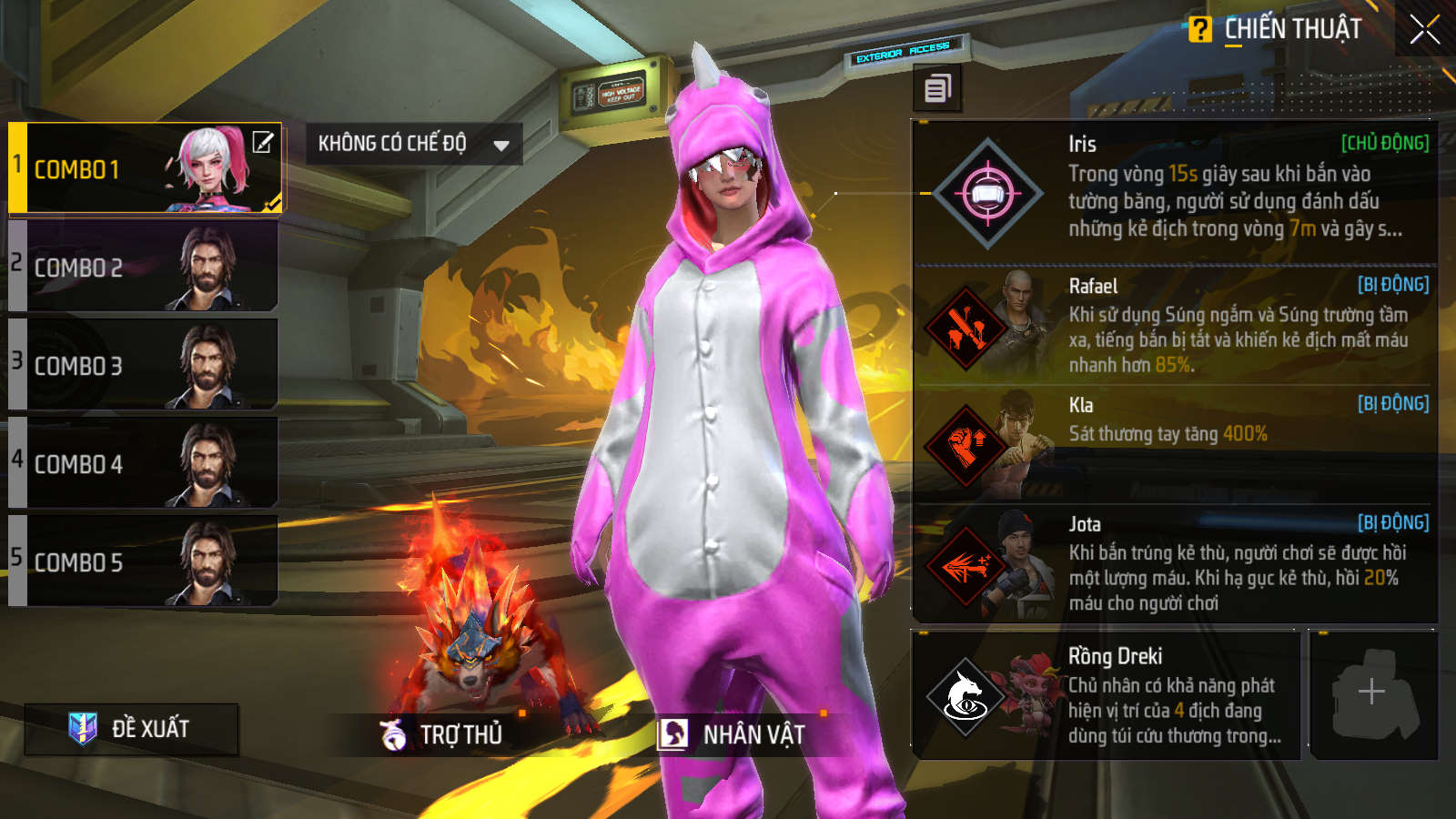The height and width of the screenshot is (819, 1456).
Task: Open the NHÂN VẬT character tab
Action: coord(733,734)
